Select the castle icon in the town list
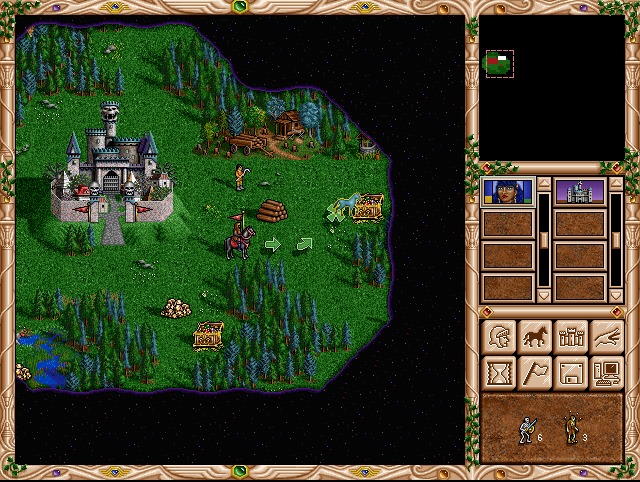 [x=579, y=192]
